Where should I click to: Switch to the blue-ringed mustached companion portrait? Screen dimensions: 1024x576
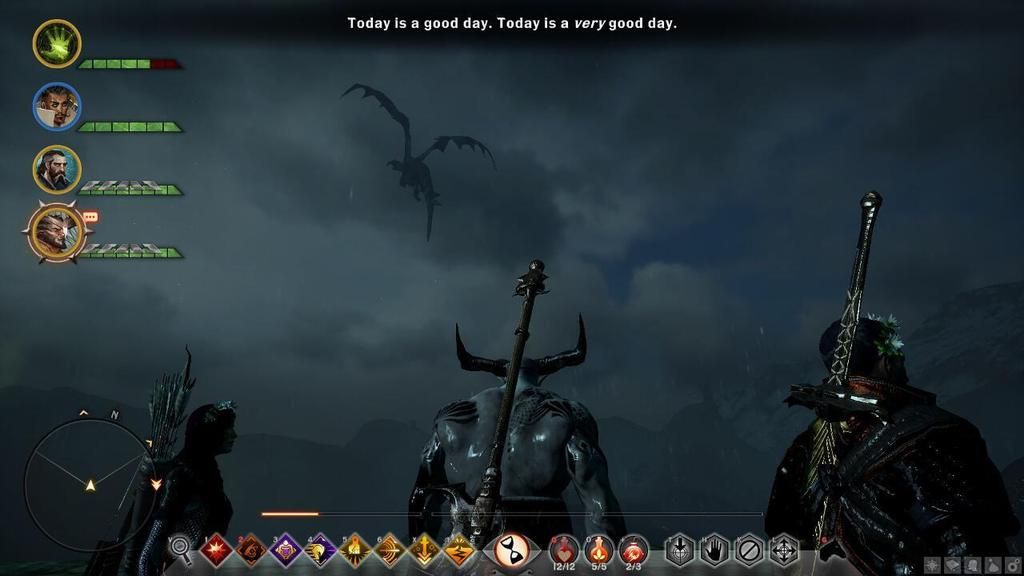point(56,107)
